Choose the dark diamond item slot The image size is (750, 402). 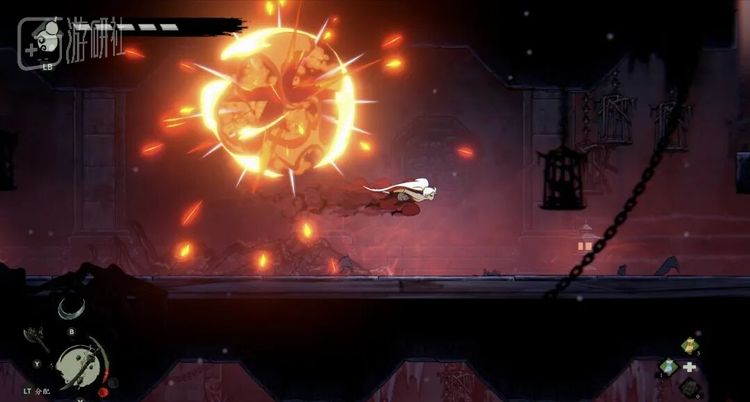(x=689, y=385)
